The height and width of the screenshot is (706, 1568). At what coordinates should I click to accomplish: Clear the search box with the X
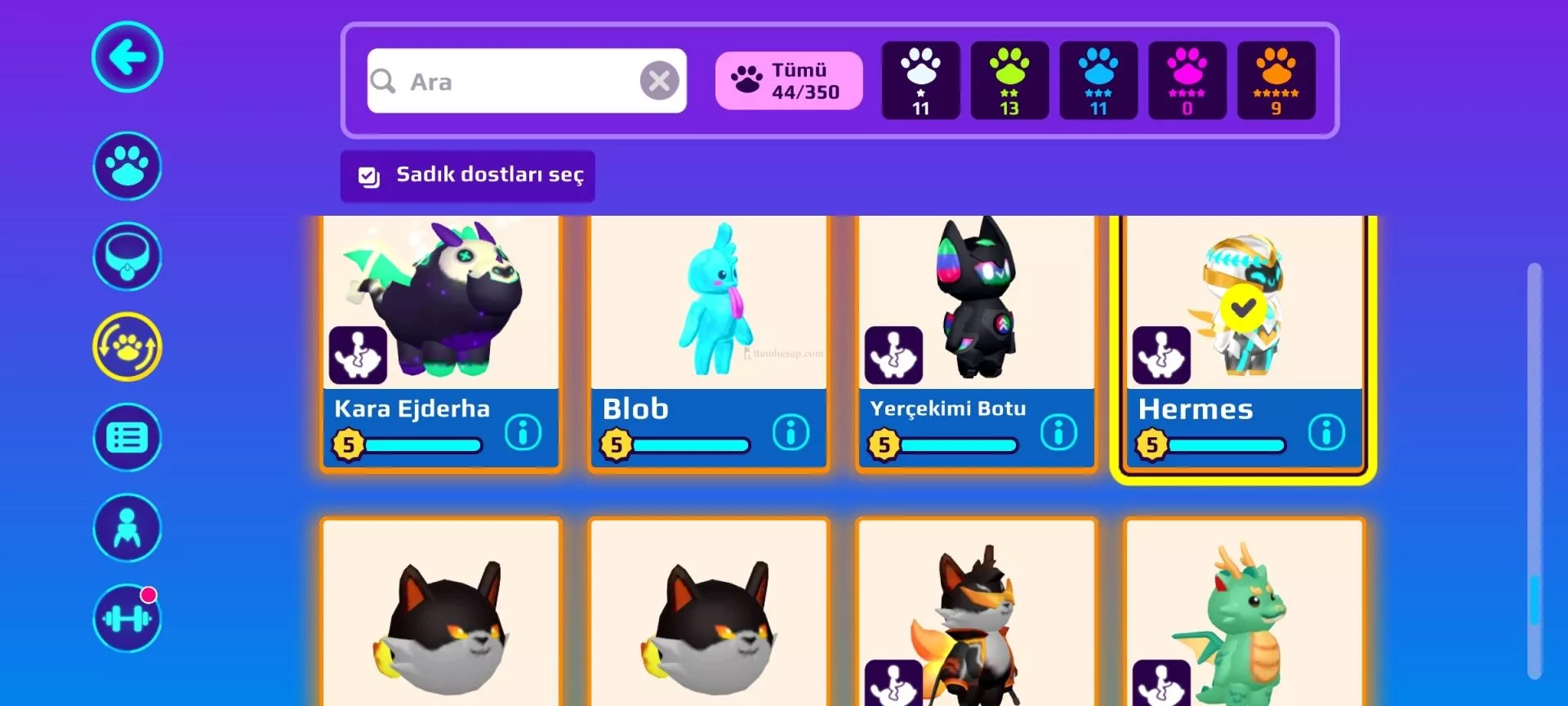pos(659,81)
